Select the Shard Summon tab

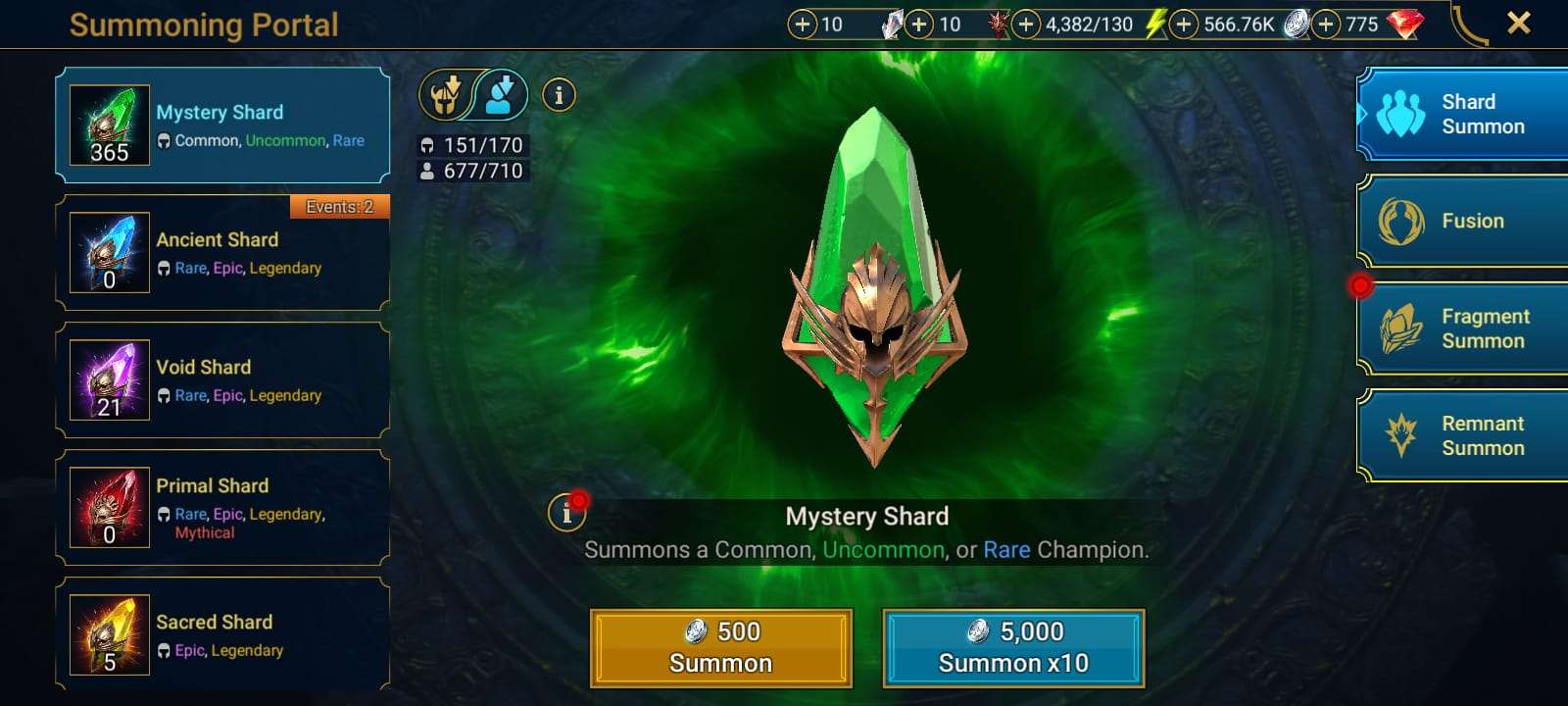tap(1461, 114)
